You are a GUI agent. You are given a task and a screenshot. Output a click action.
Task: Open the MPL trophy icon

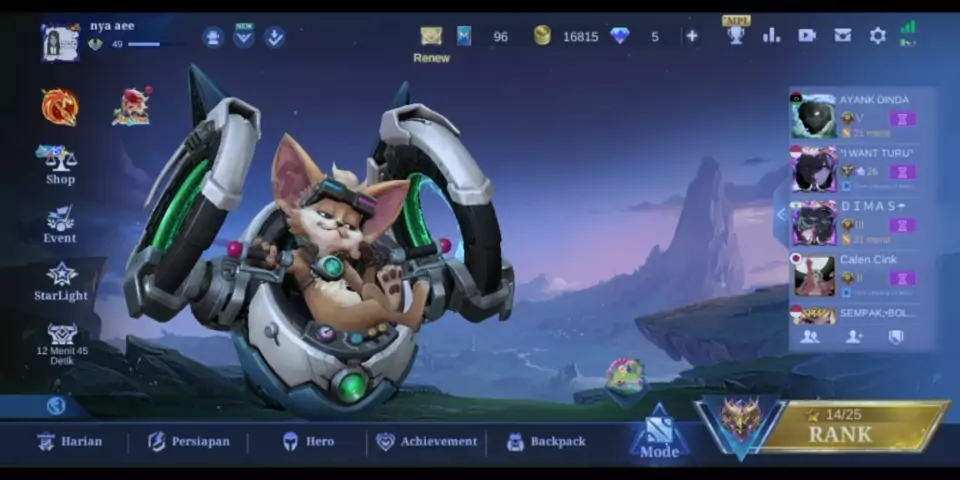point(736,34)
